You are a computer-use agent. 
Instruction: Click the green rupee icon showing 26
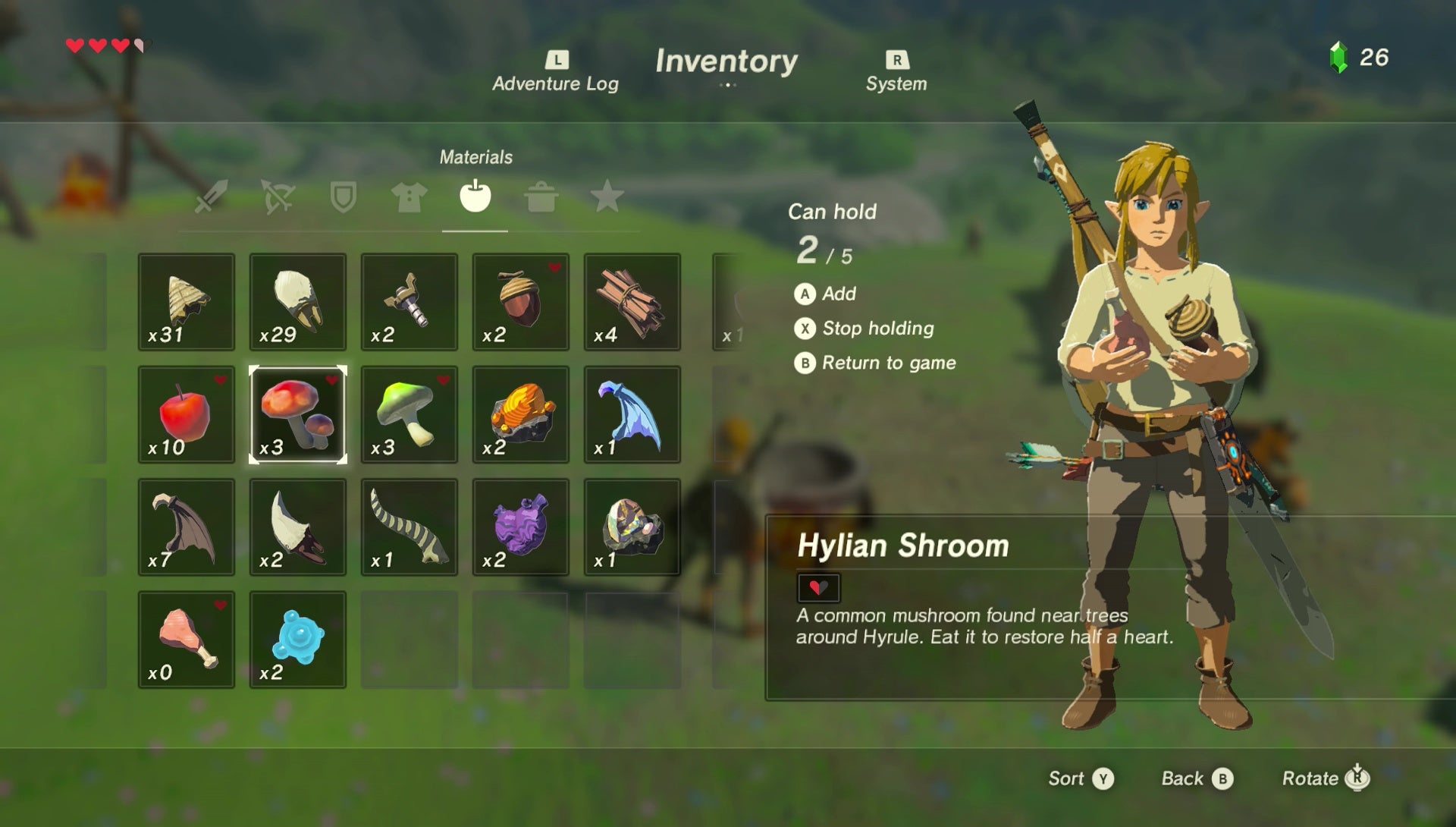click(1339, 55)
